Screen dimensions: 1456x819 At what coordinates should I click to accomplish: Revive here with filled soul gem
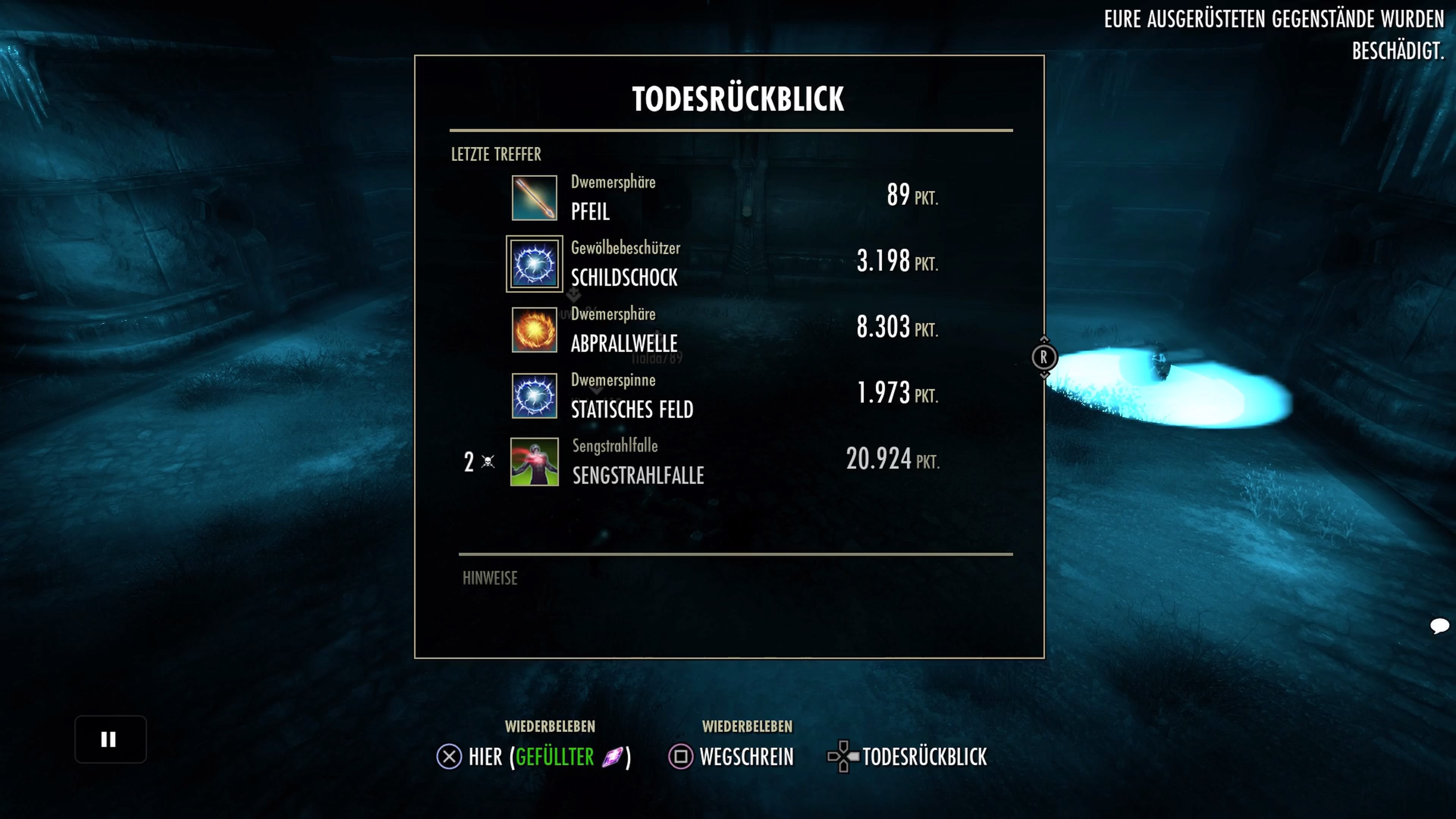point(533,756)
